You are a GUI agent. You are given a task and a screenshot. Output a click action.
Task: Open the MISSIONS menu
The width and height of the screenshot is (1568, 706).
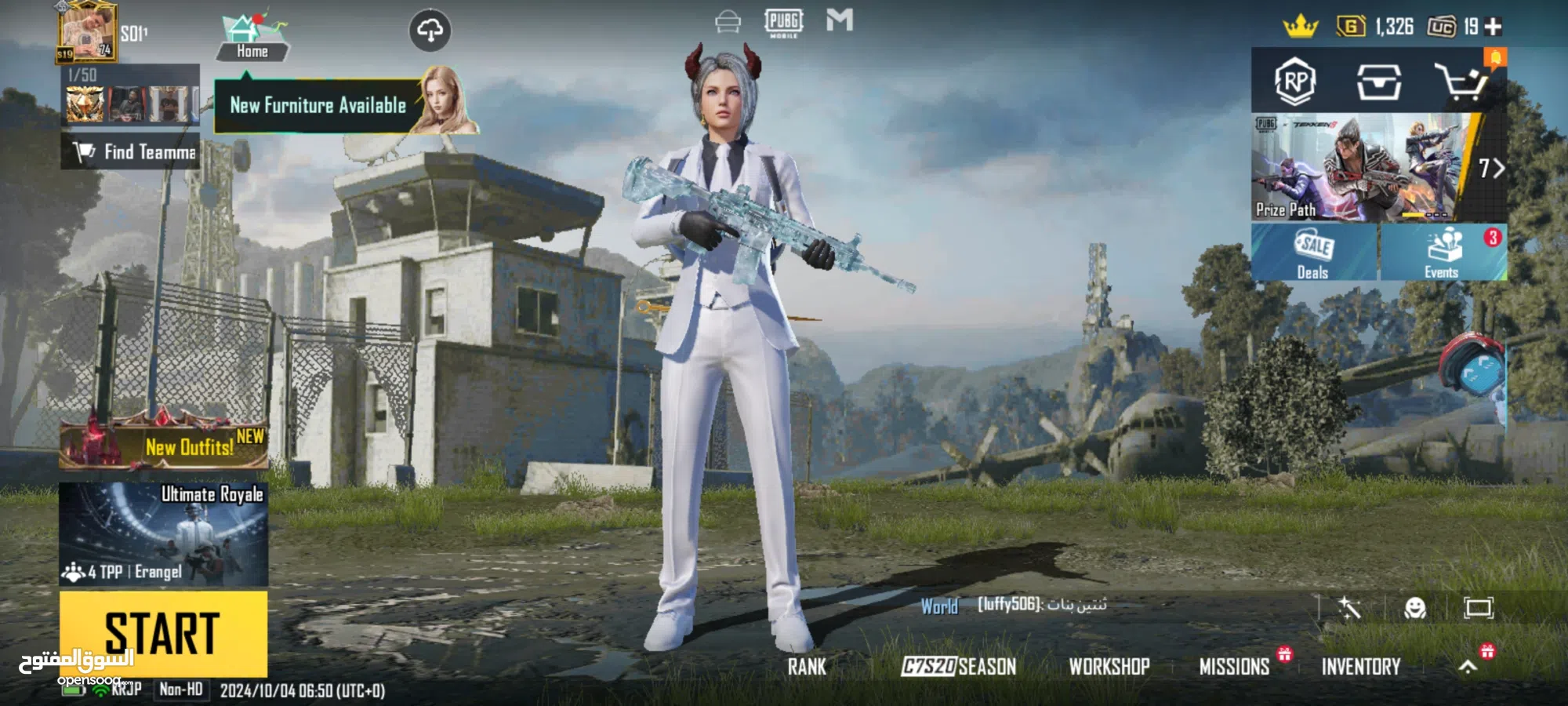tap(1234, 667)
